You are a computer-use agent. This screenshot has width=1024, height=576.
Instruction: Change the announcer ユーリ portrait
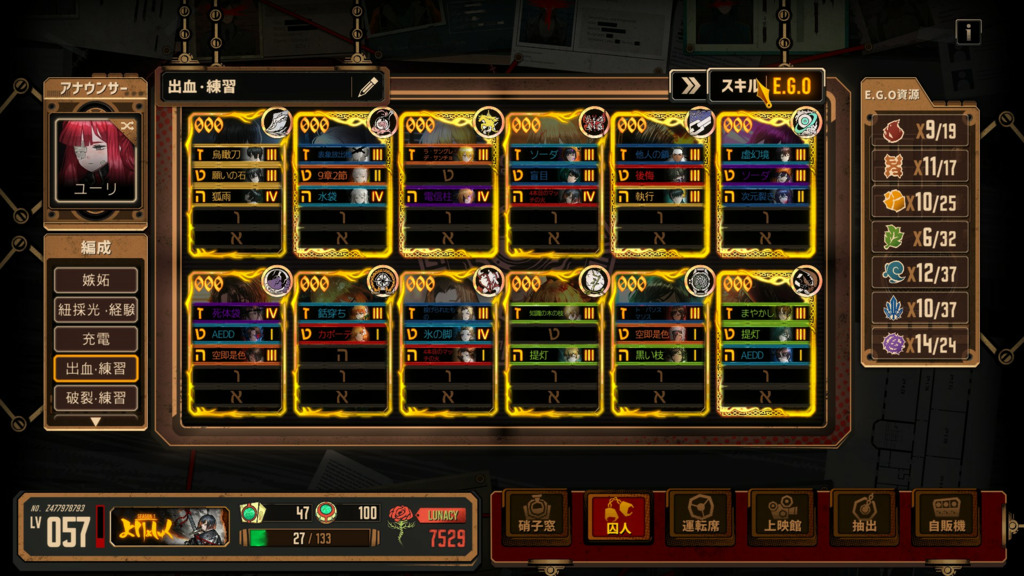[x=96, y=160]
